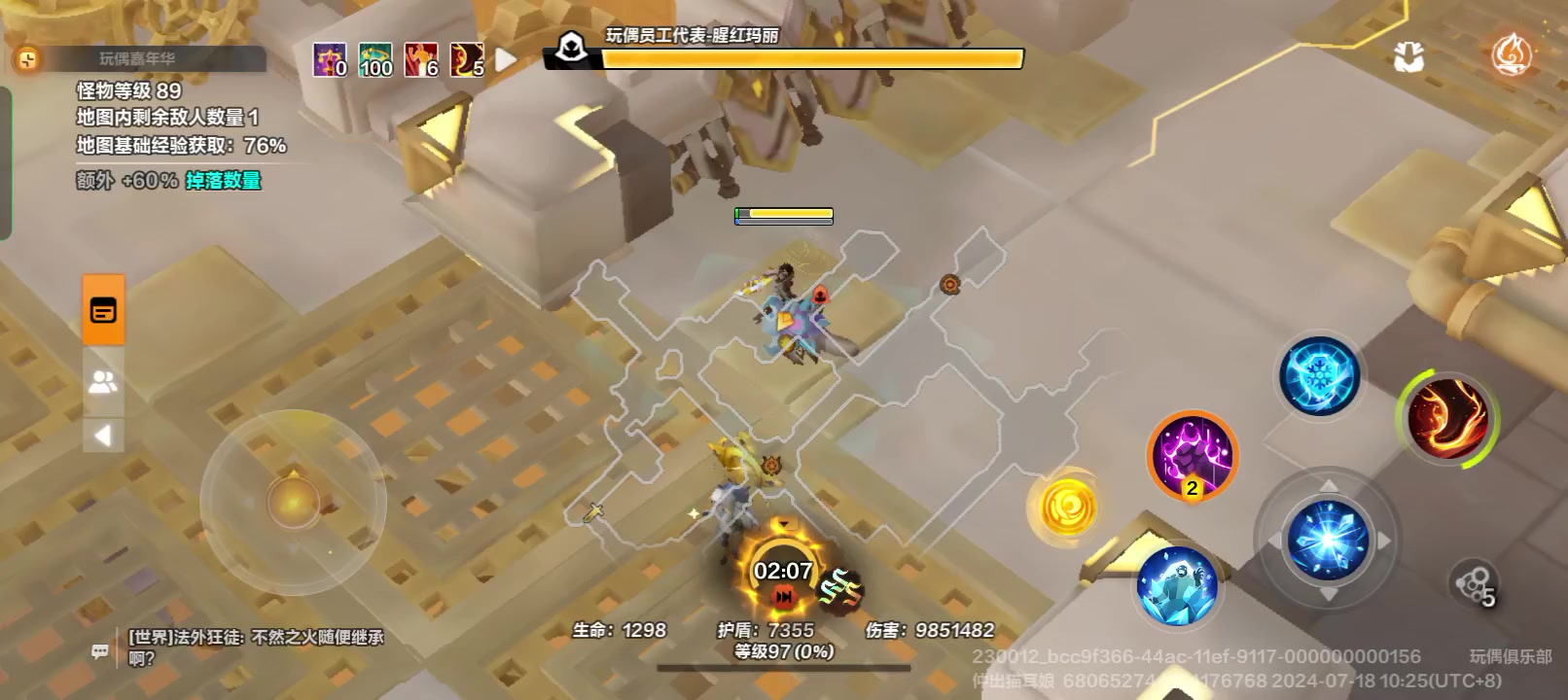
Task: Tap the white loot pickup icon near top right
Action: point(1408,56)
